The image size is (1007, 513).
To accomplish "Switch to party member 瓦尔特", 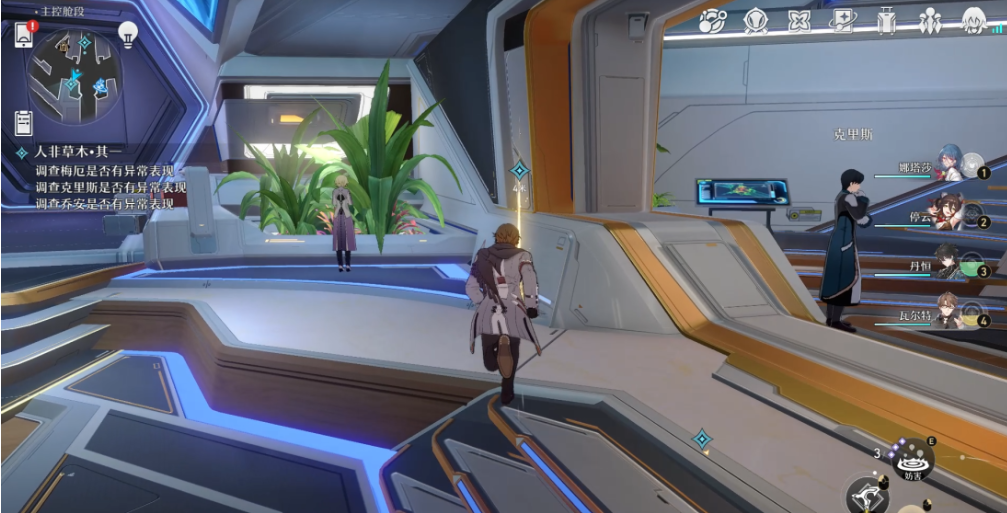I will 945,312.
